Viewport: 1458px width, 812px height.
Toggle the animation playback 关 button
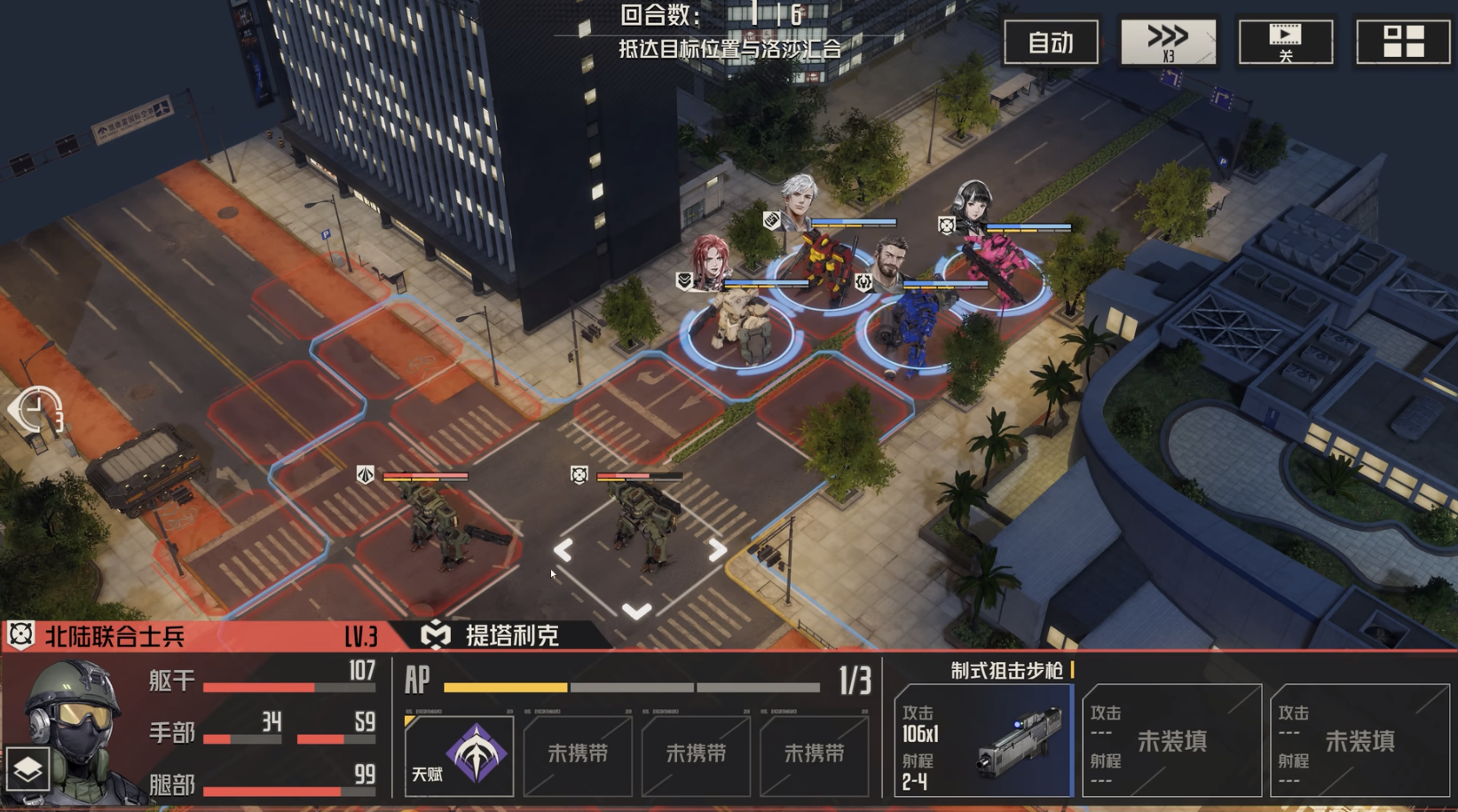click(1285, 42)
